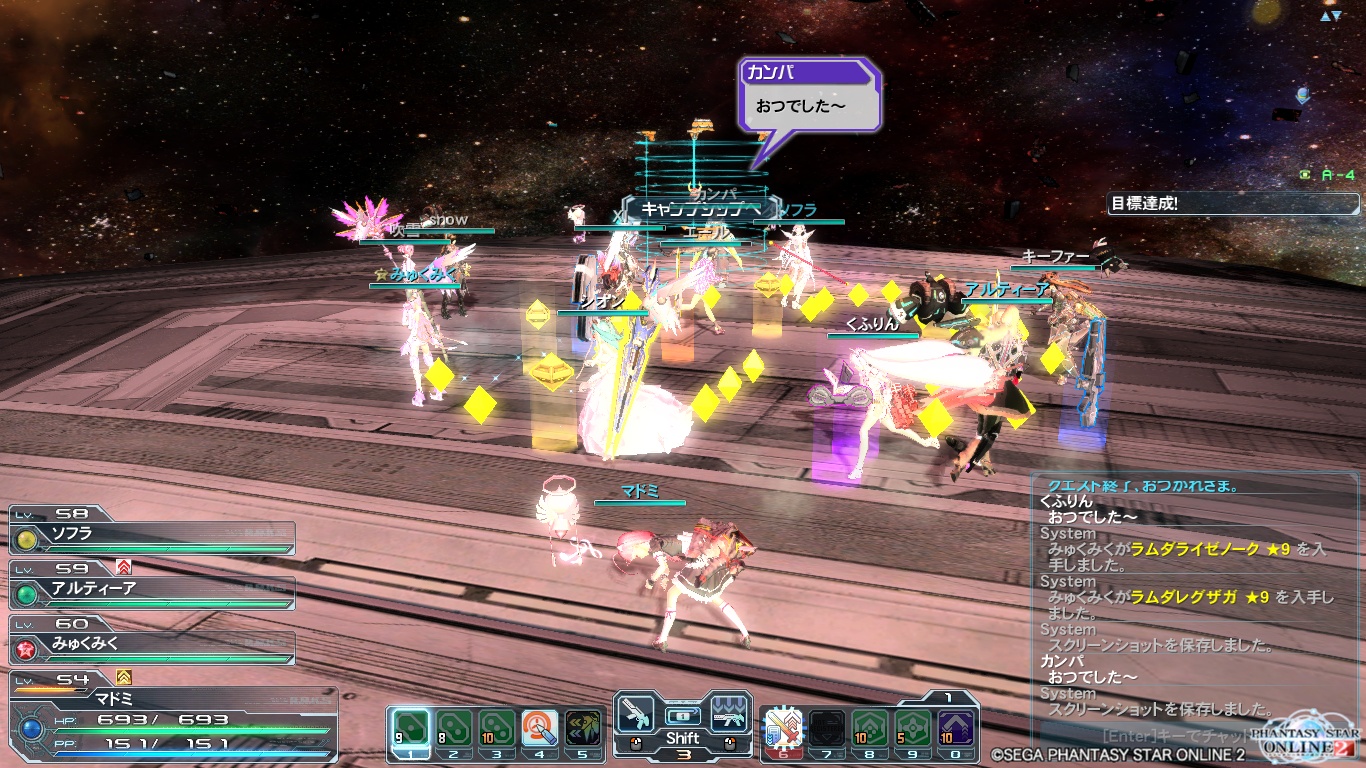This screenshot has width=1366, height=768.
Task: Use the green item in hotbar slot 2
Action: pyautogui.click(x=453, y=728)
